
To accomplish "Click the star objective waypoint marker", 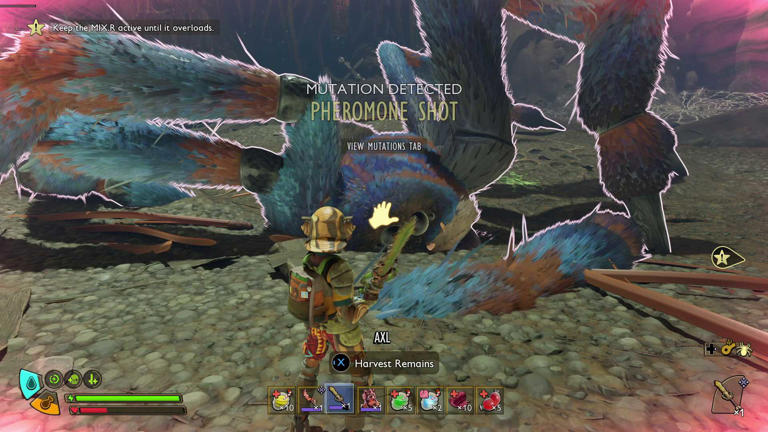I will pyautogui.click(x=724, y=258).
